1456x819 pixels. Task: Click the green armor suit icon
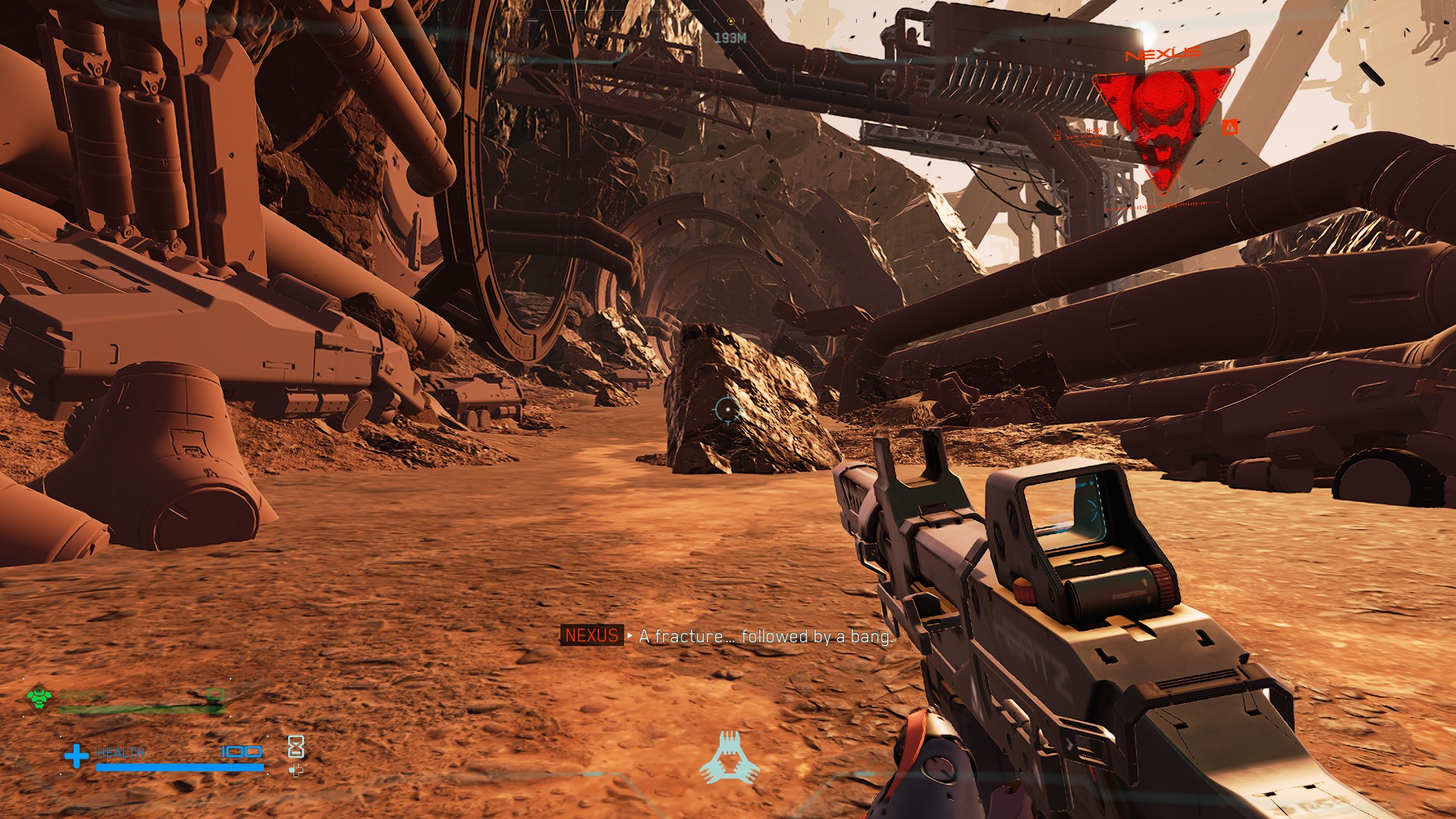click(x=39, y=697)
